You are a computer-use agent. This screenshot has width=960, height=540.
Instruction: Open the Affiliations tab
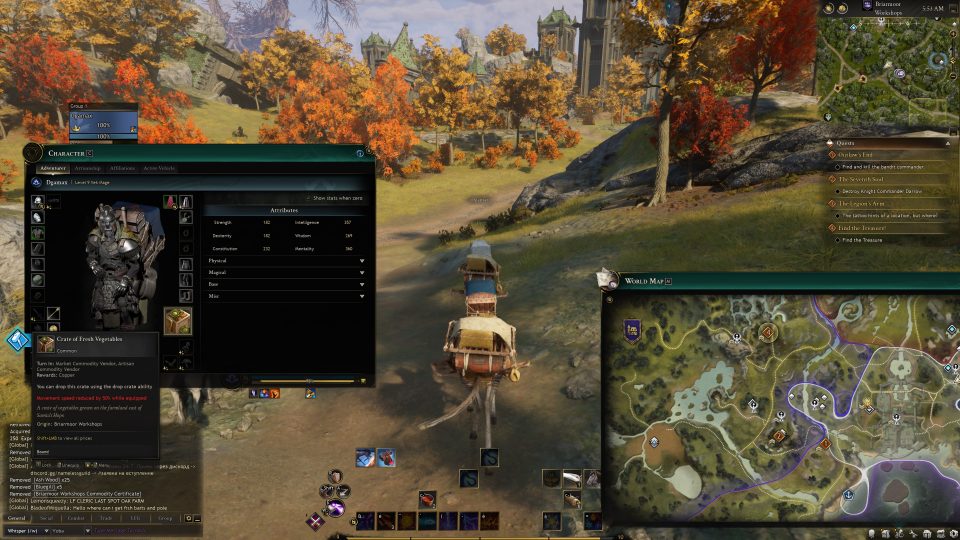coord(122,168)
